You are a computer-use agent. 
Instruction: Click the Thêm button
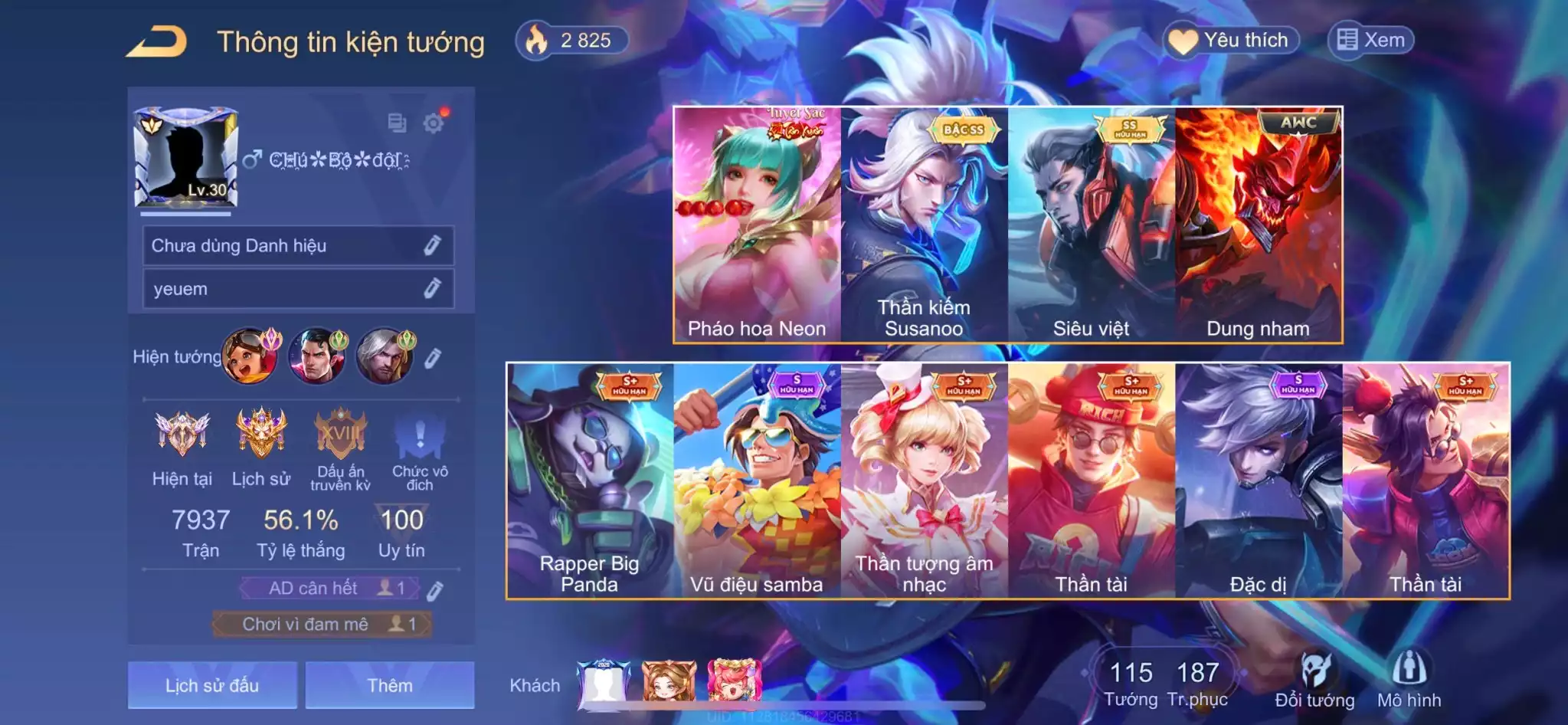pyautogui.click(x=389, y=685)
